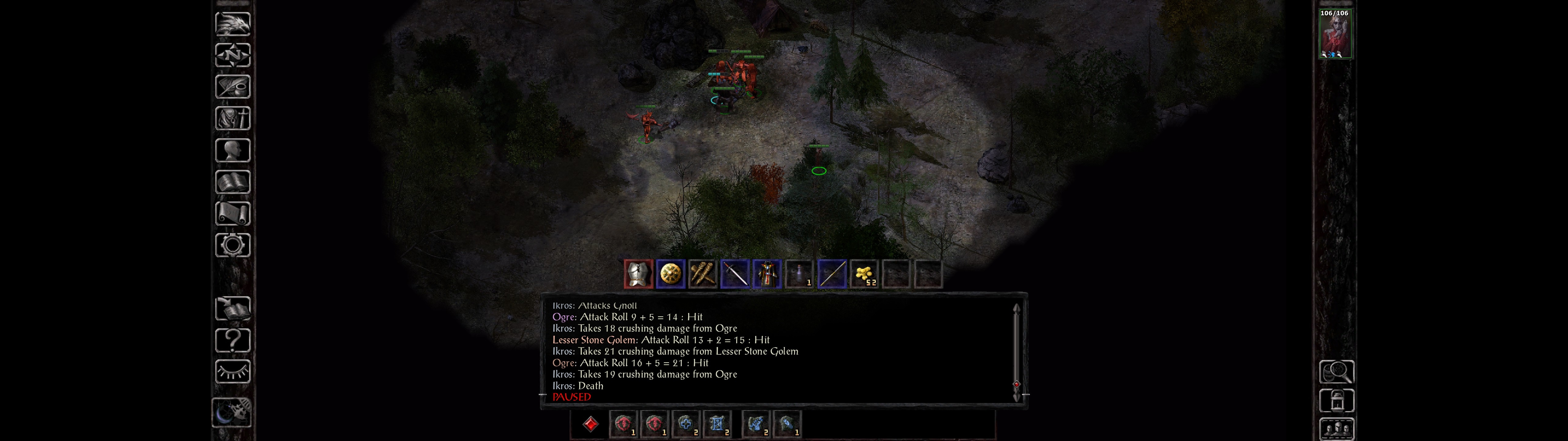Click the red gem button on action bar
1568x441 pixels.
(x=590, y=424)
